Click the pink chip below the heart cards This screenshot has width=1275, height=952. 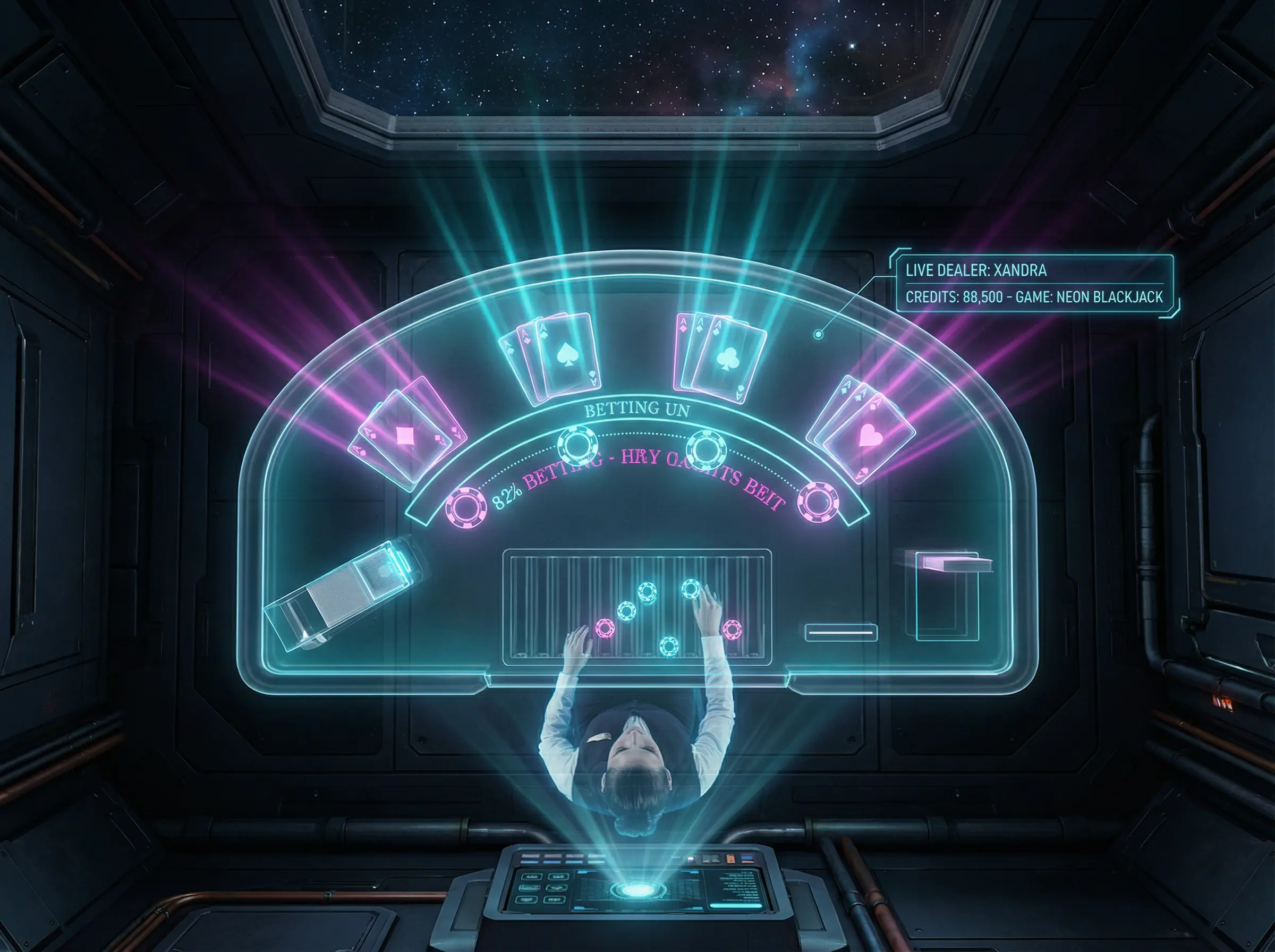[x=818, y=502]
